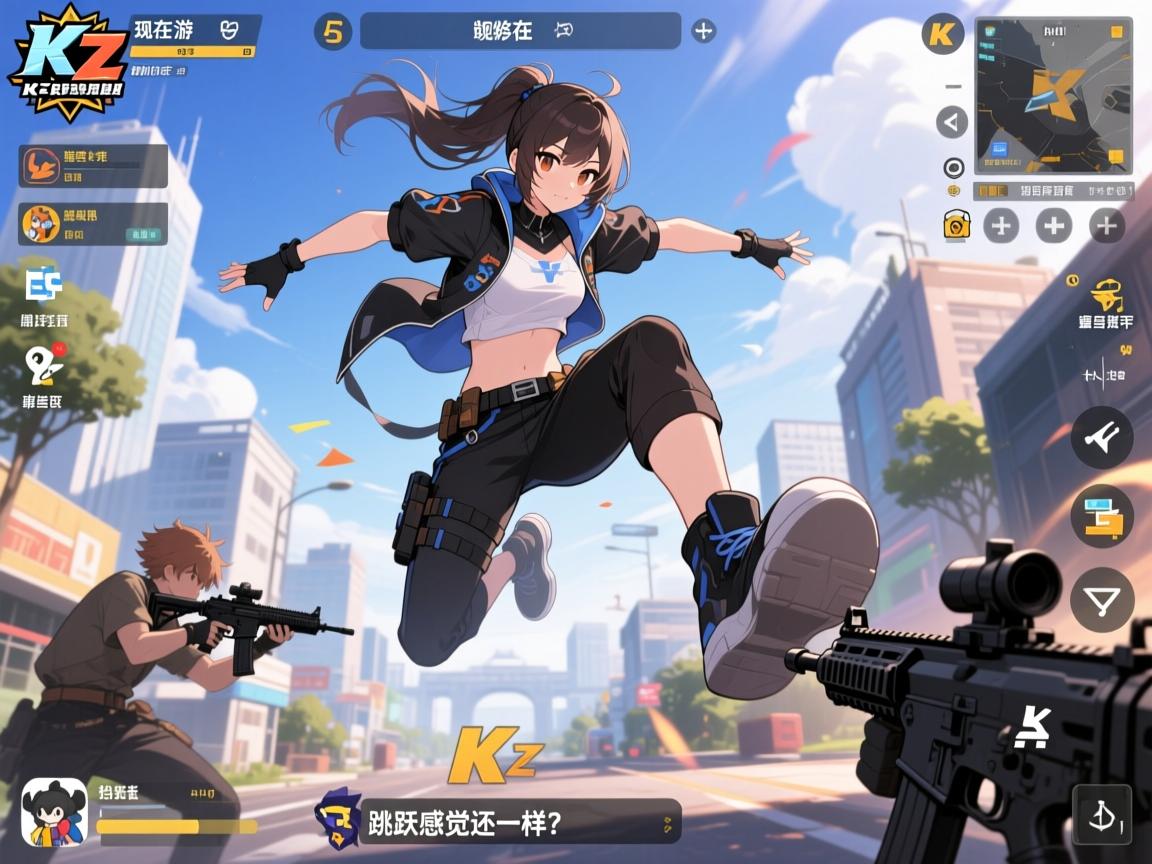
Task: Click the left arrow button beside the minimap
Action: click(952, 123)
